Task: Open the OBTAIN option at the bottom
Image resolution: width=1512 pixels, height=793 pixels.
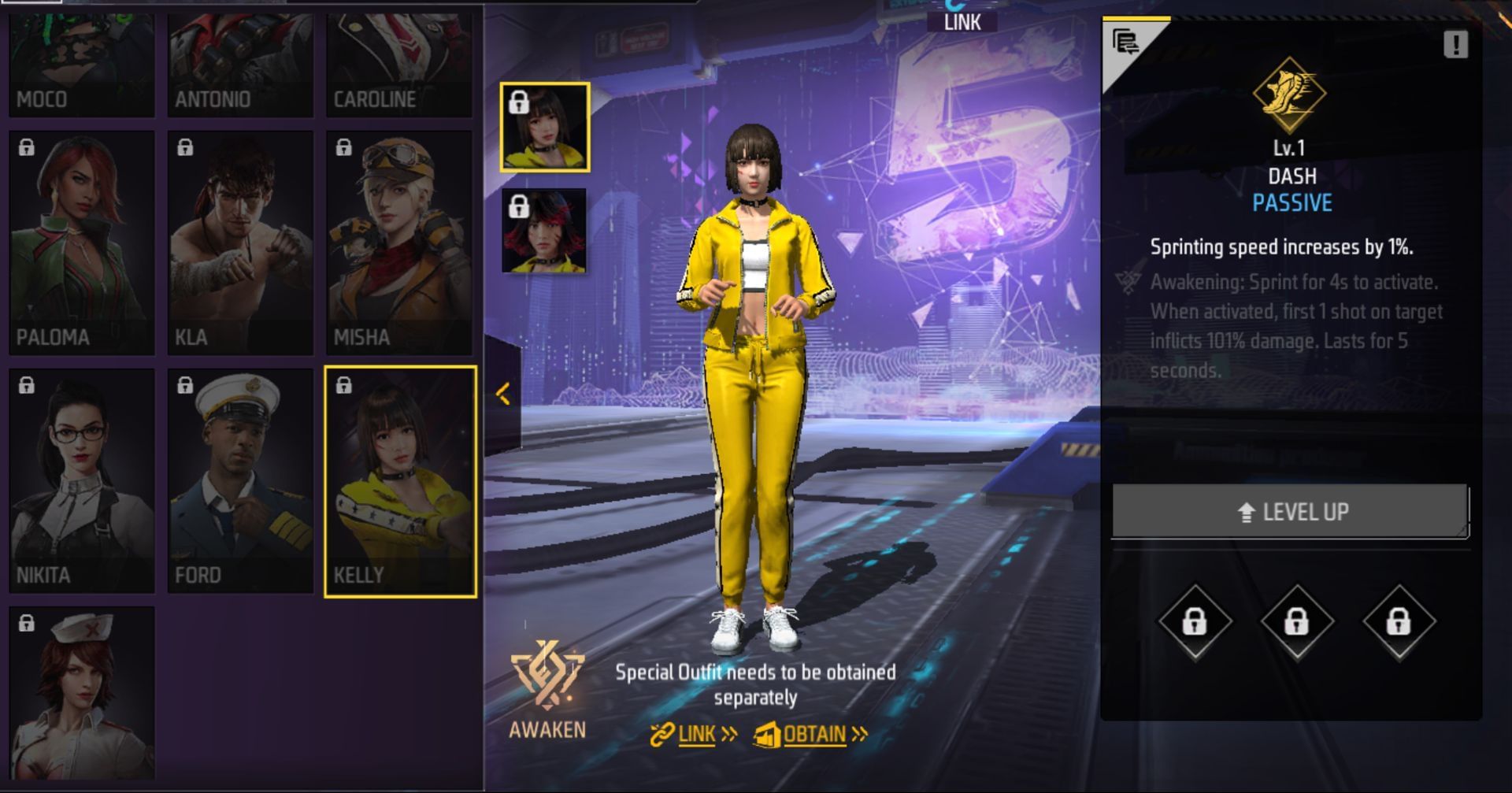Action: [x=813, y=733]
